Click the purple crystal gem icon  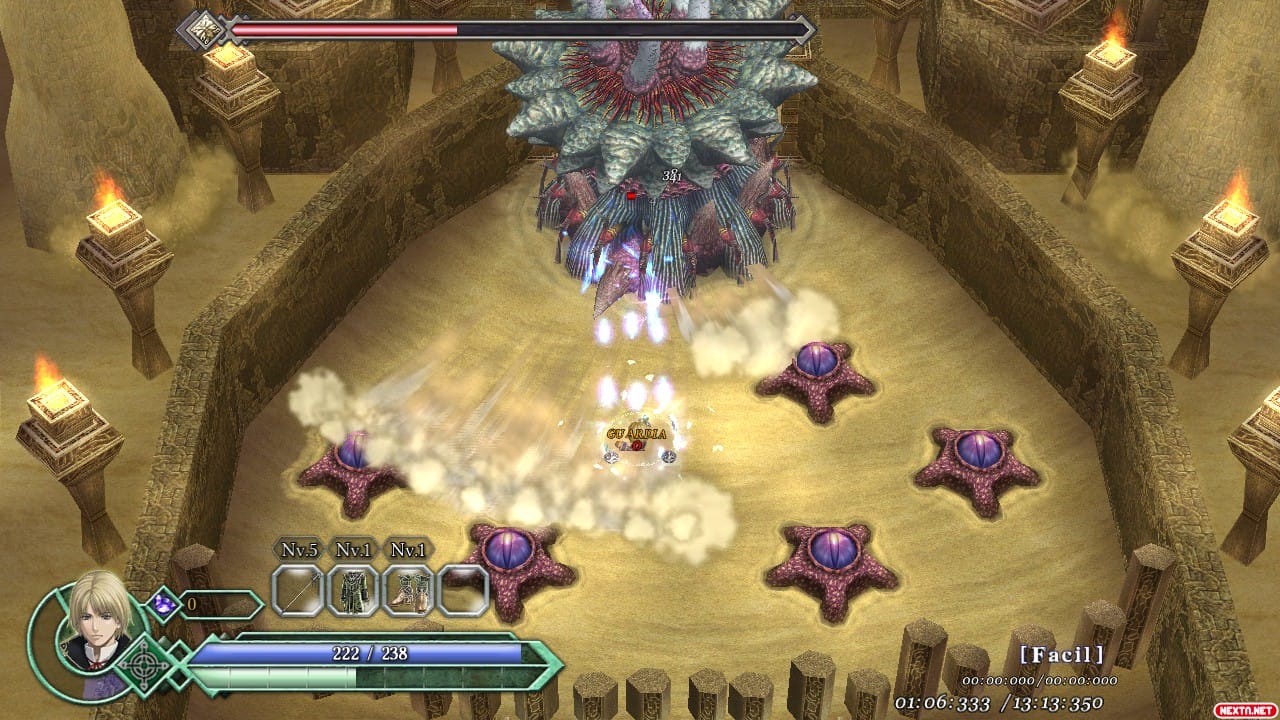162,604
